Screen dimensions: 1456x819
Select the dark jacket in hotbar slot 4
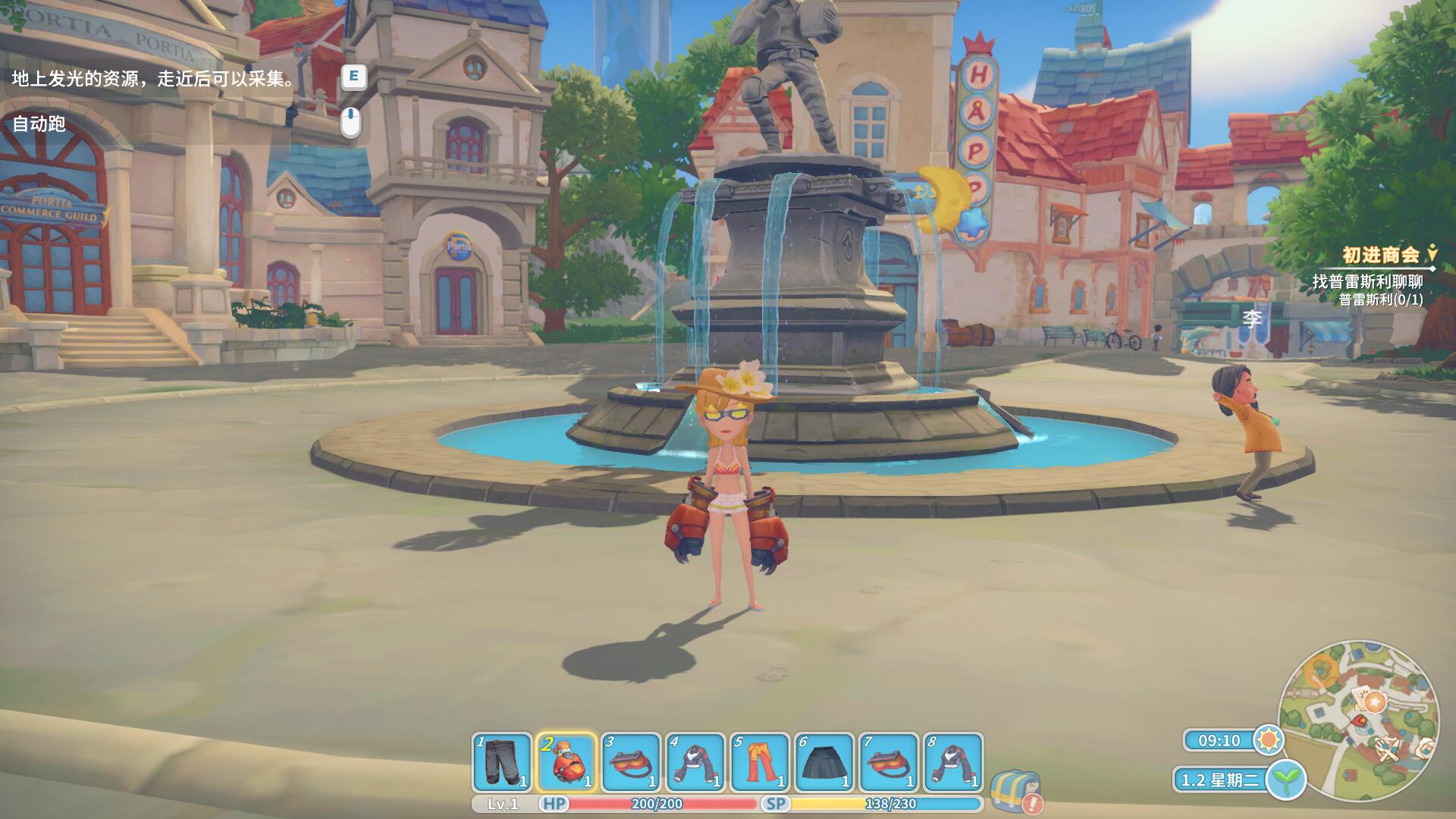pos(695,761)
